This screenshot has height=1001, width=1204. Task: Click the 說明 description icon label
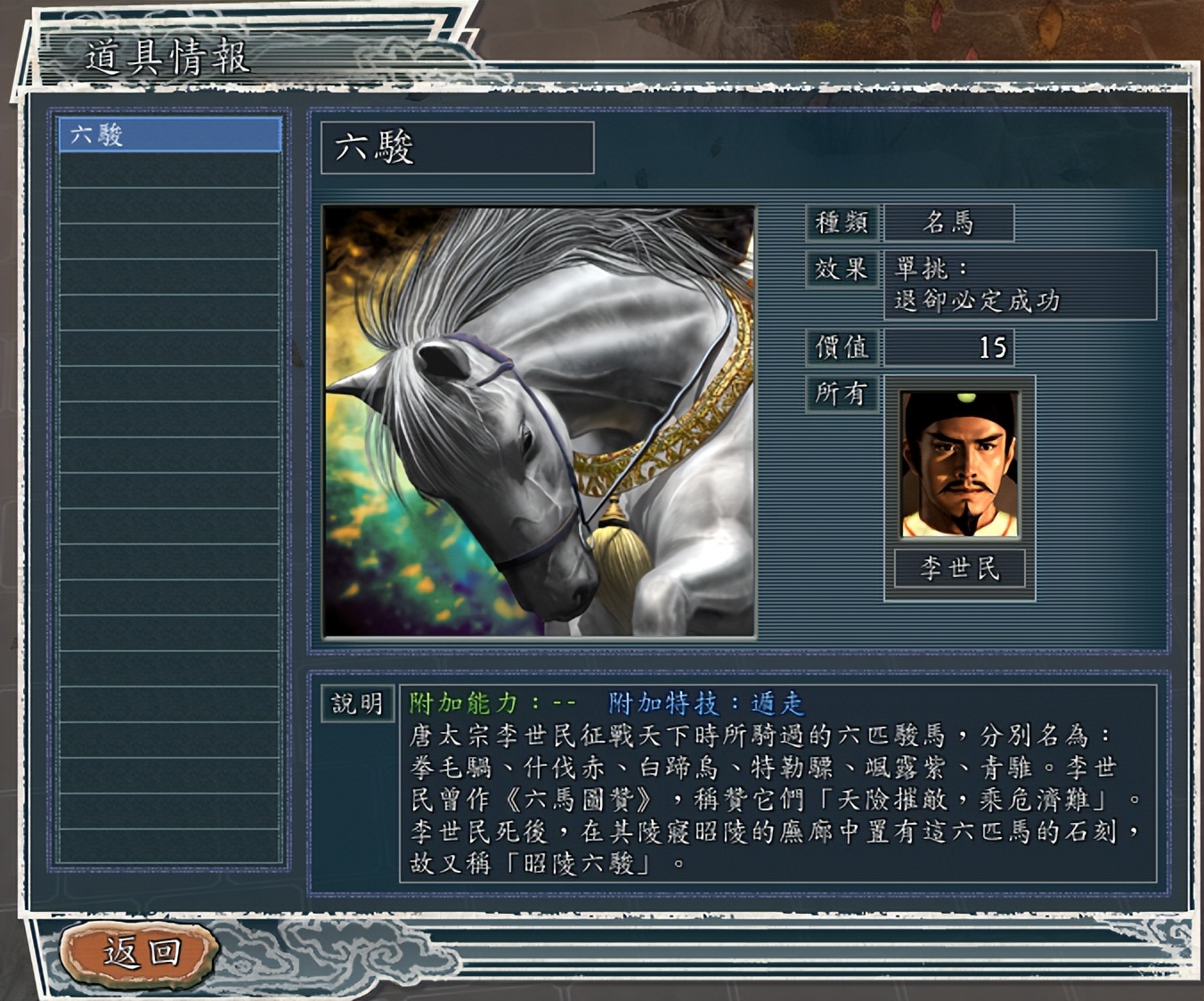tap(357, 704)
